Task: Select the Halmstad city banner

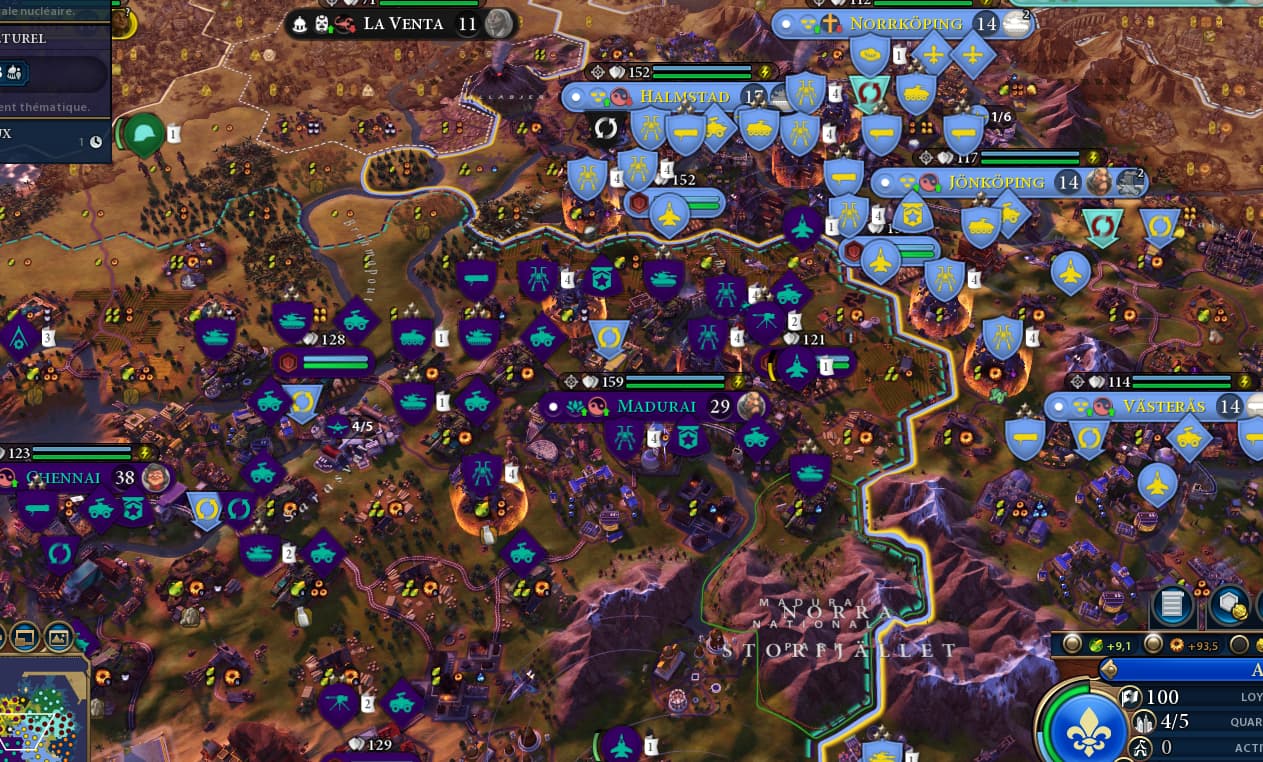Action: tap(684, 97)
